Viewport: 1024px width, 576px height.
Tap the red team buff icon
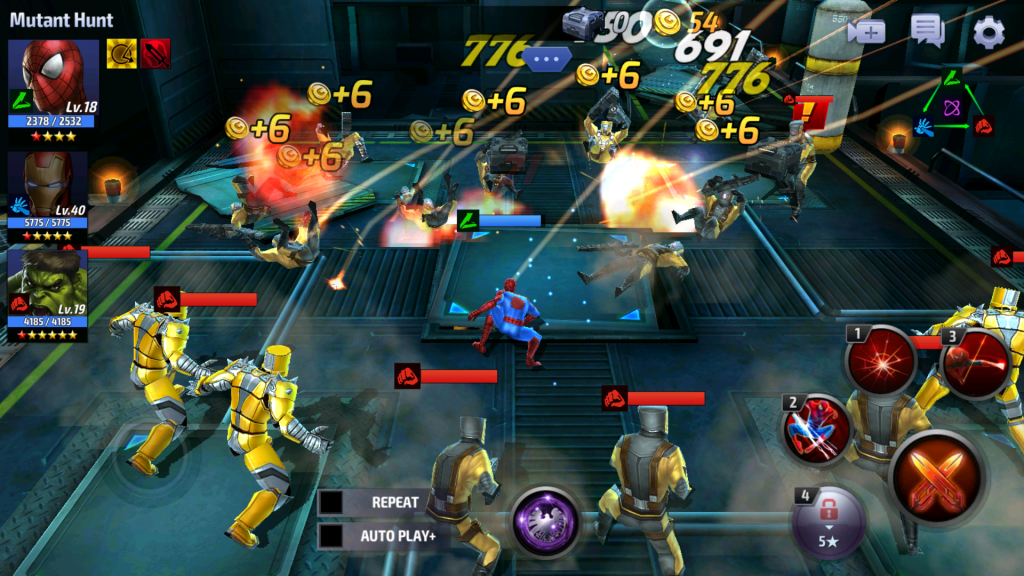(155, 53)
